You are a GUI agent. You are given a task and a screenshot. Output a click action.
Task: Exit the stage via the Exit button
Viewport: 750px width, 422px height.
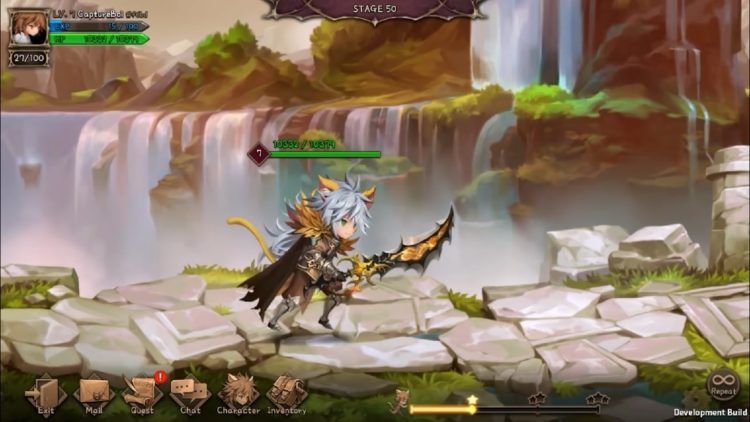[44, 392]
